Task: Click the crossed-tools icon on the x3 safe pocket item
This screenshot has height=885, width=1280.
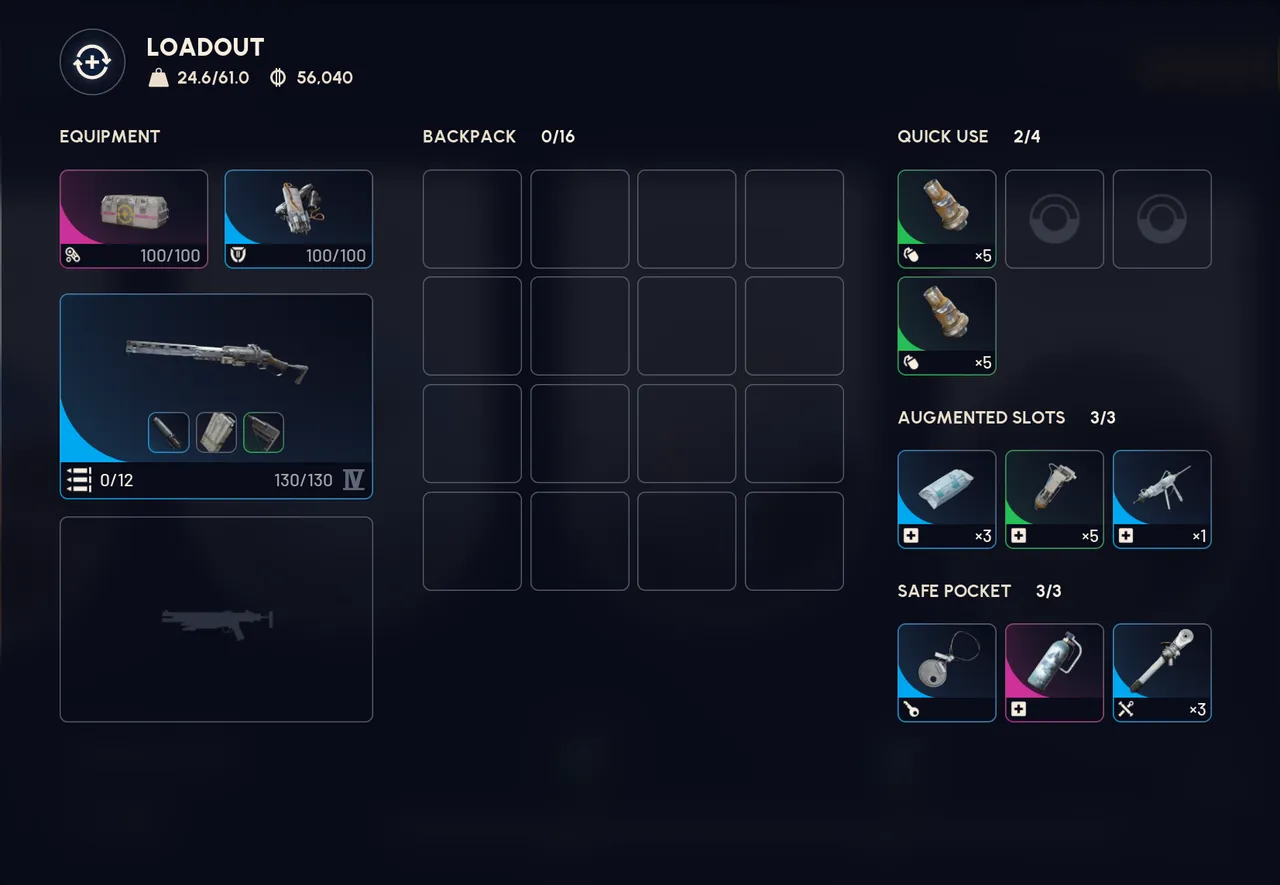Action: point(1127,708)
